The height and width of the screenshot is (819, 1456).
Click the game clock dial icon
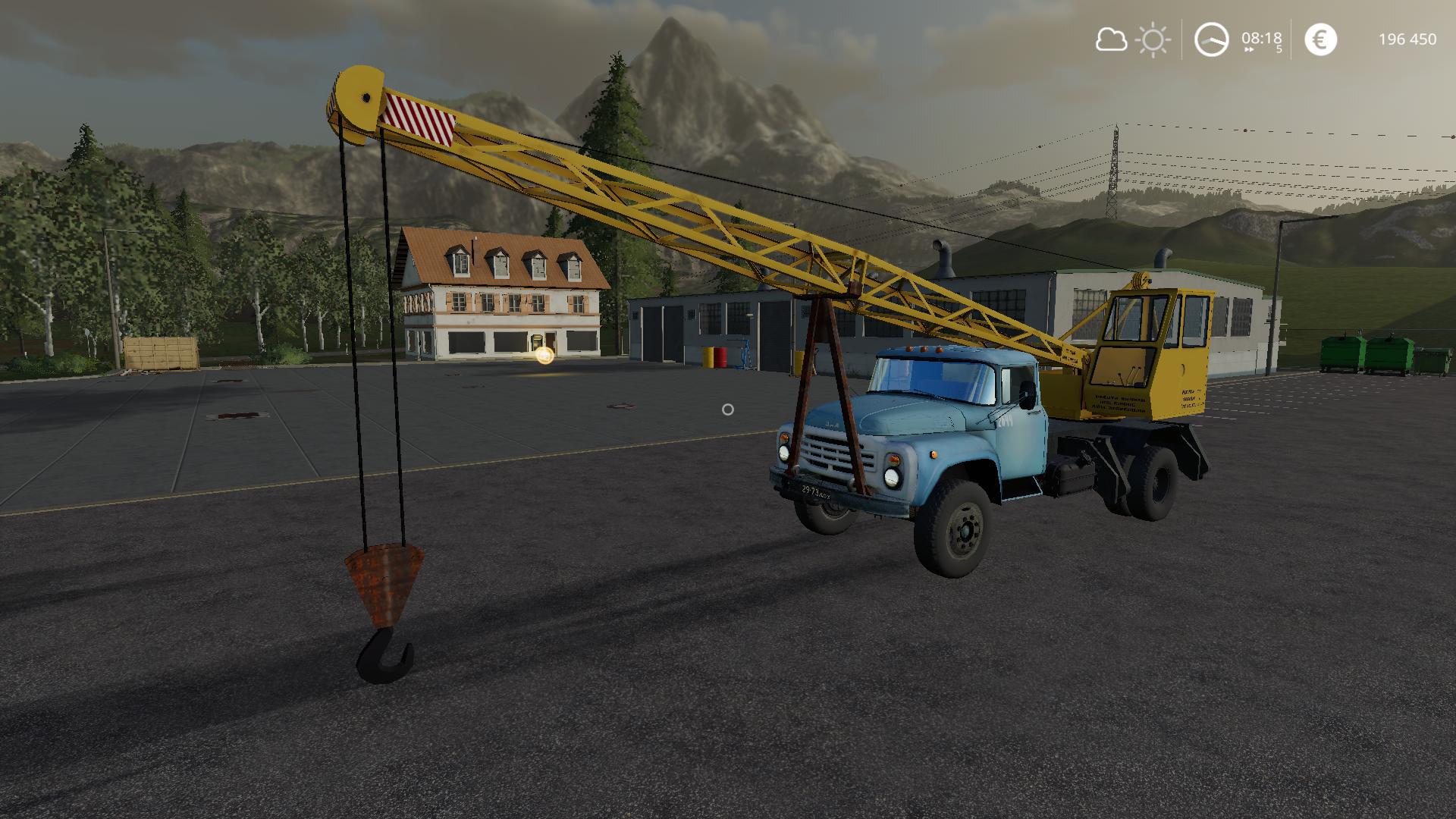click(x=1211, y=39)
